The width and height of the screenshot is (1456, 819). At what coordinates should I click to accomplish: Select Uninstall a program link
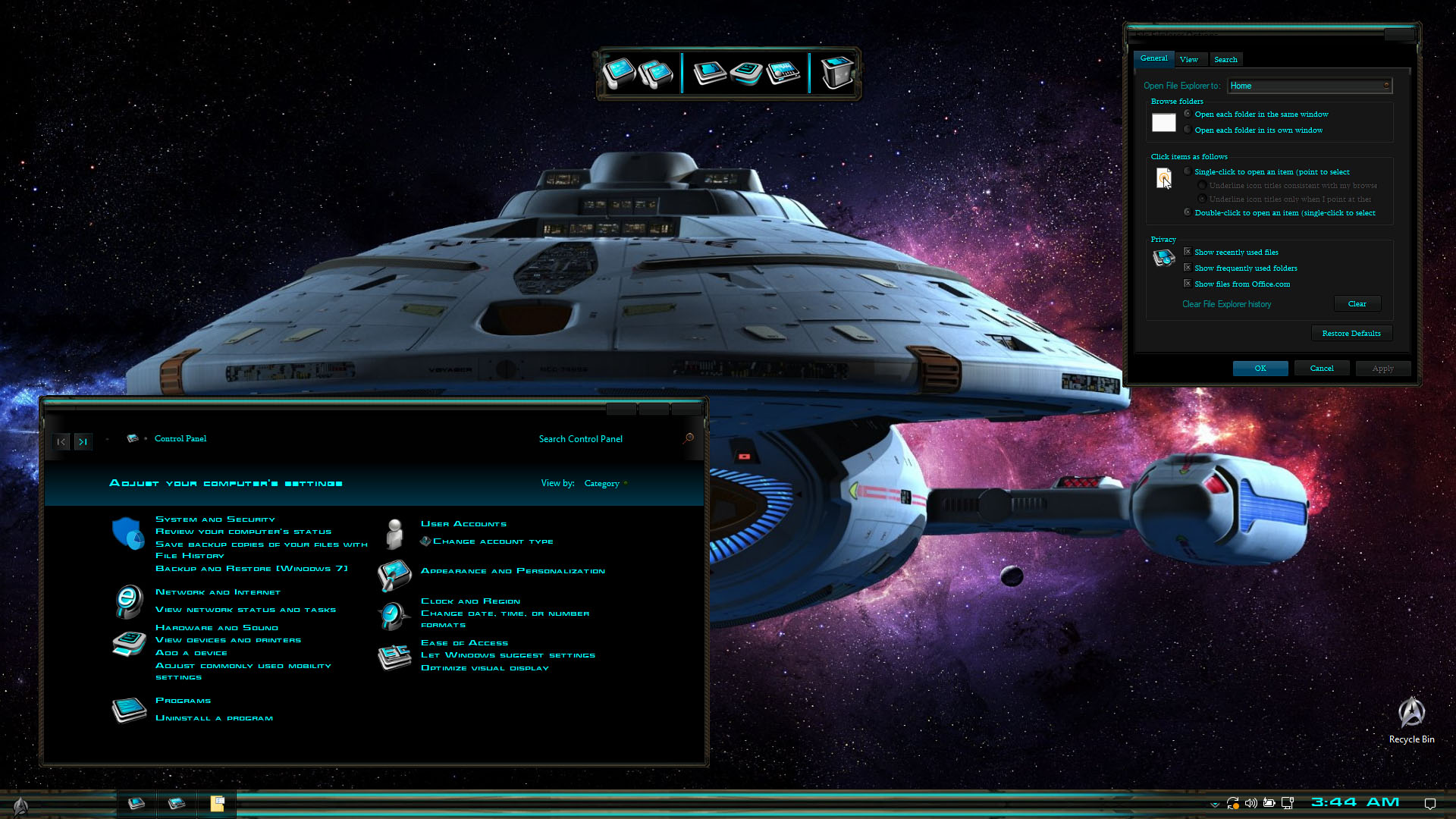point(214,718)
